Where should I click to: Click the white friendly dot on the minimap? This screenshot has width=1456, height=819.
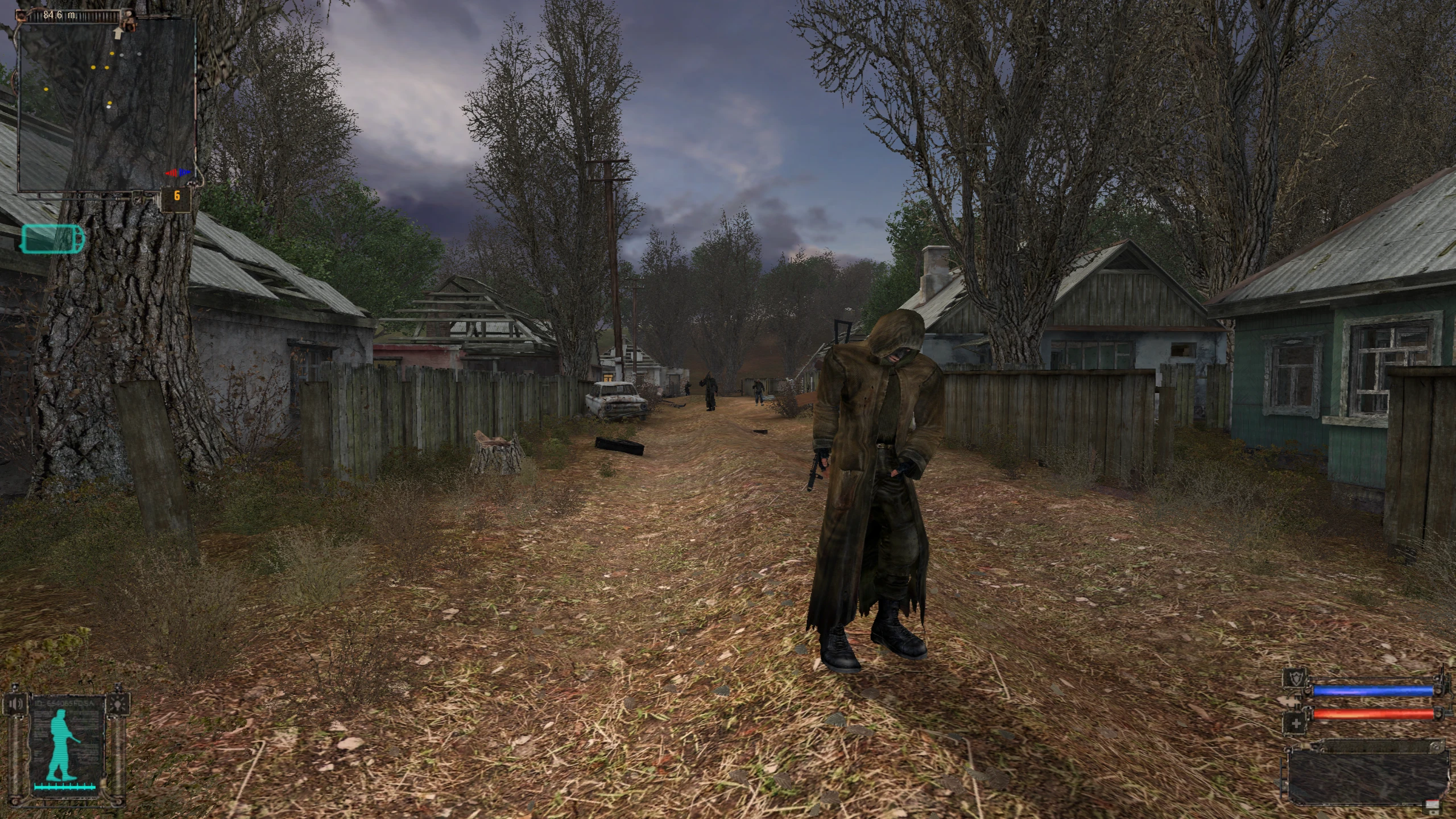109,107
